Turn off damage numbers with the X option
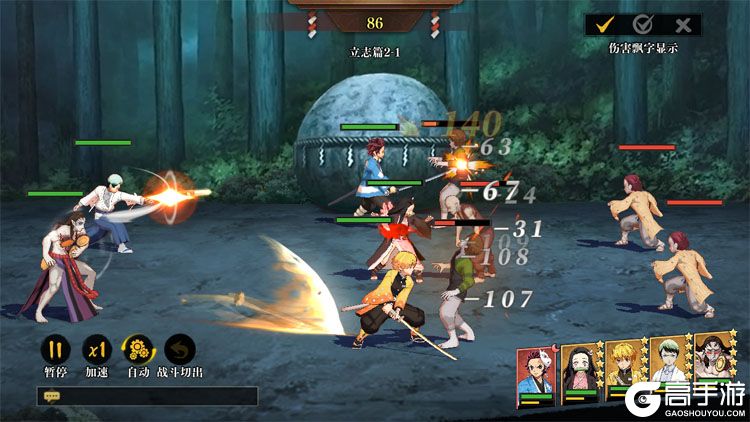This screenshot has height=422, width=750. [683, 25]
